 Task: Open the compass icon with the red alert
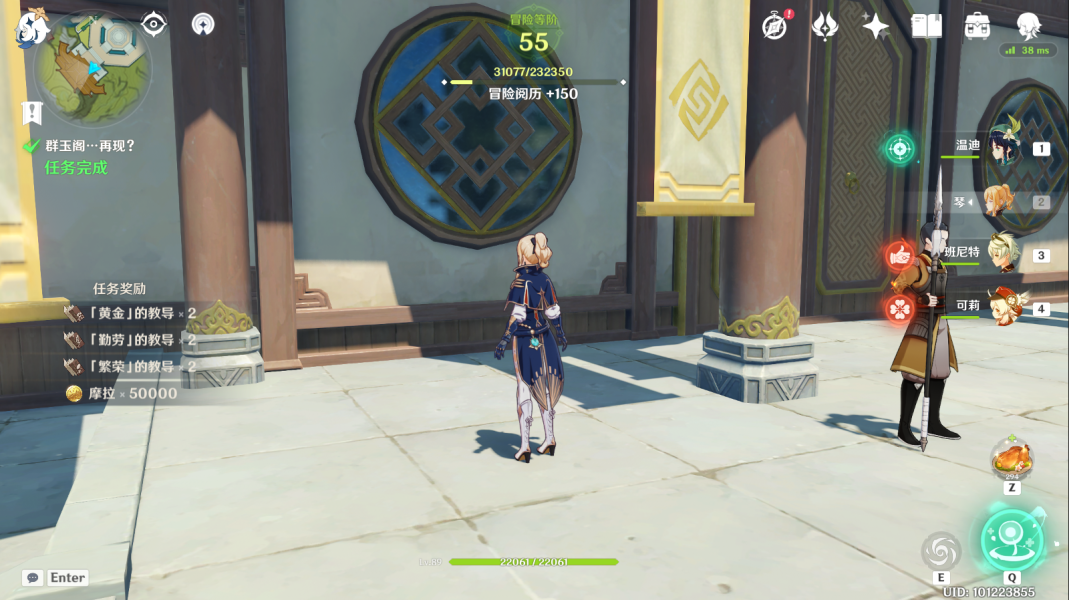click(x=774, y=27)
